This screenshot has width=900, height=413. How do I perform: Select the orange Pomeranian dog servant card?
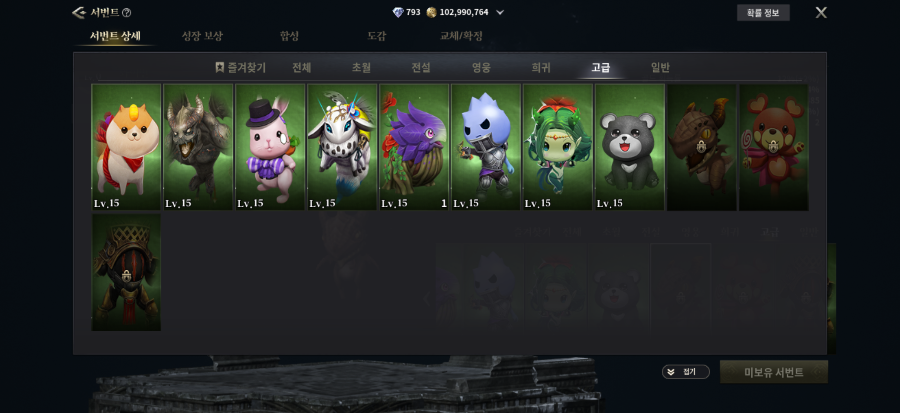pos(126,146)
